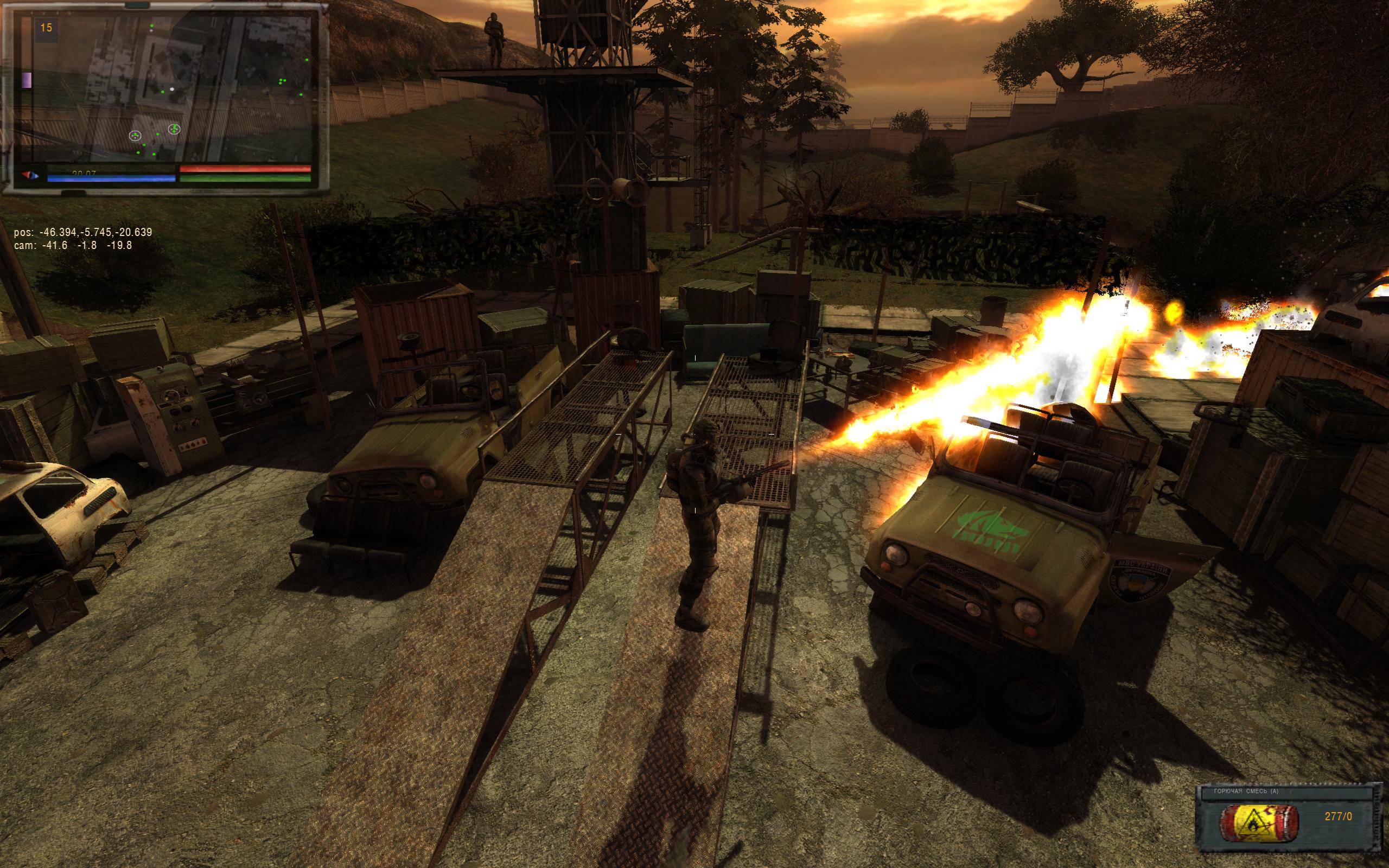Click the red and blue compass arrow icon
The width and height of the screenshot is (1389, 868).
coord(30,175)
